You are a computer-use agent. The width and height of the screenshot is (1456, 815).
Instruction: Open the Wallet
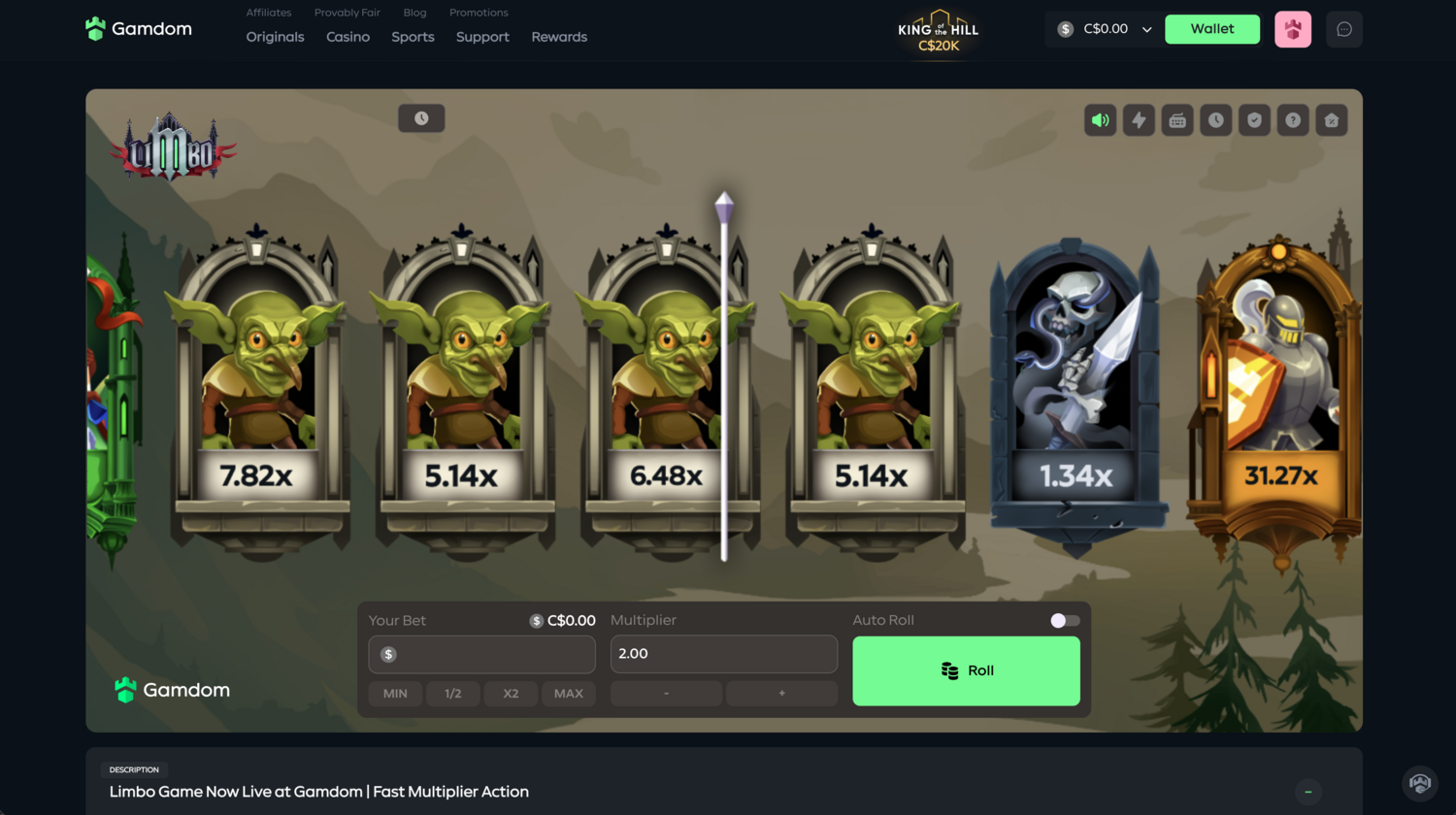click(1211, 29)
